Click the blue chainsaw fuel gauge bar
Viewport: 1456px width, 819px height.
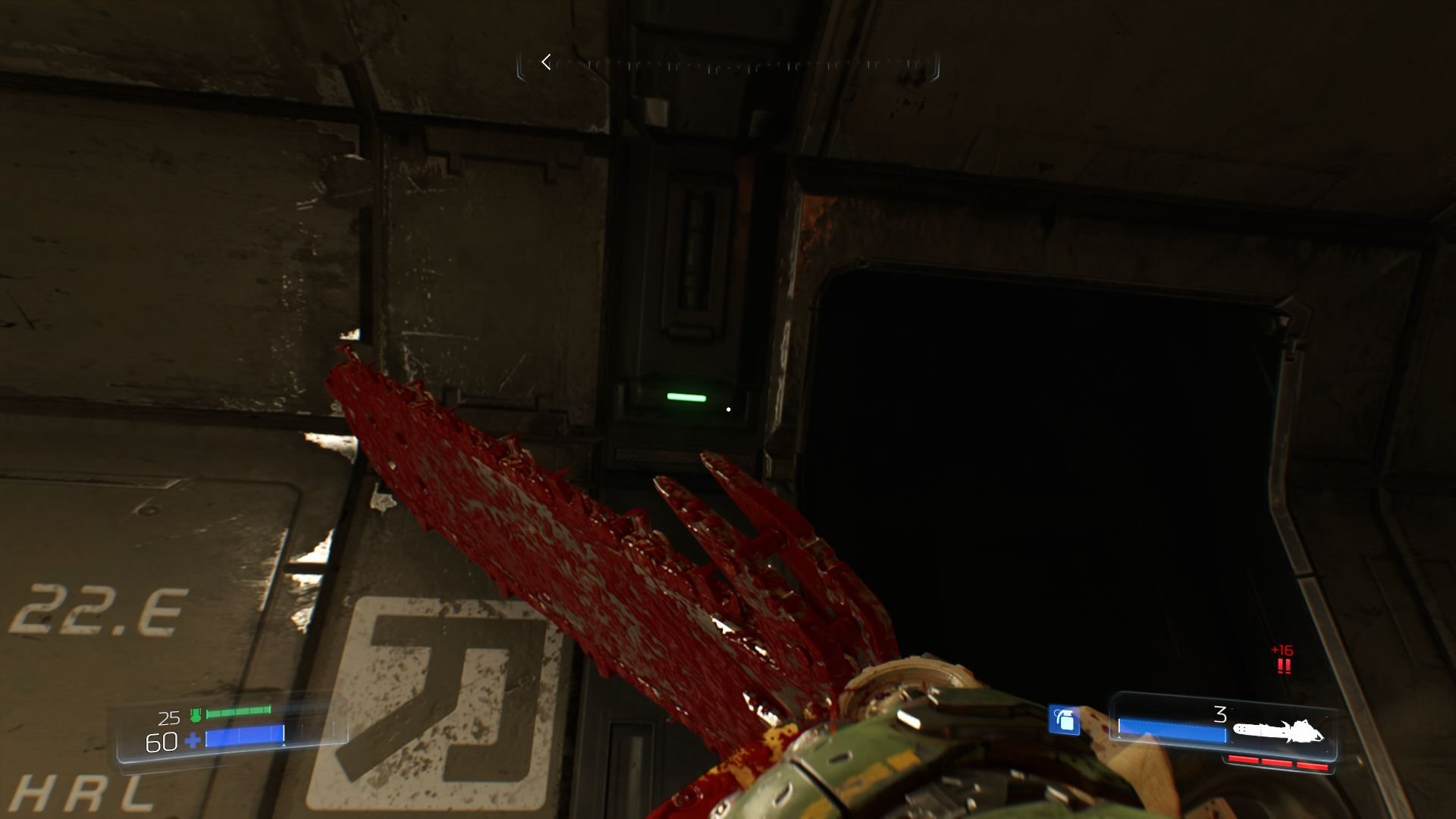click(x=1171, y=730)
